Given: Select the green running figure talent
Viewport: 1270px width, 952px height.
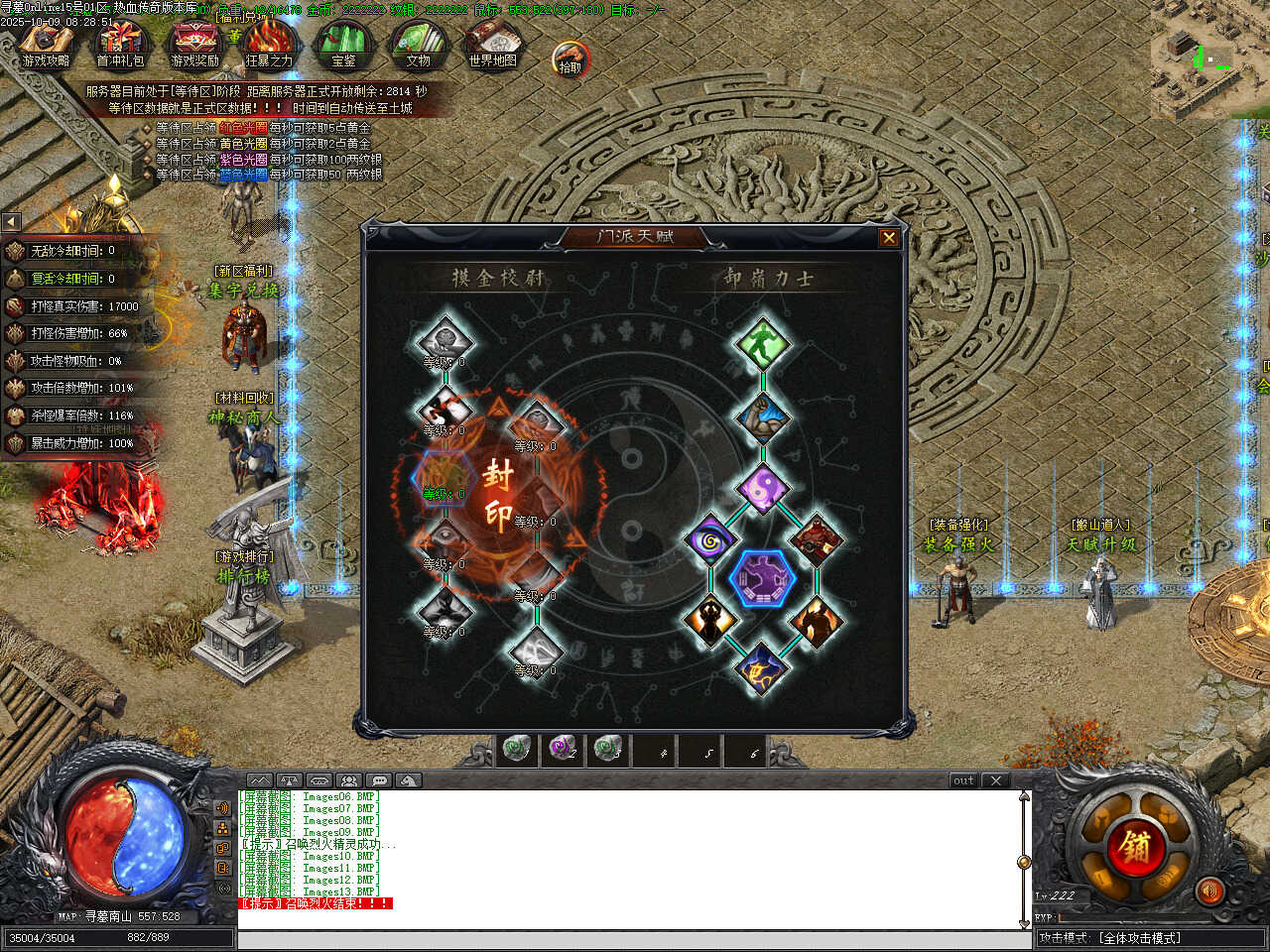Looking at the screenshot, I should 762,343.
